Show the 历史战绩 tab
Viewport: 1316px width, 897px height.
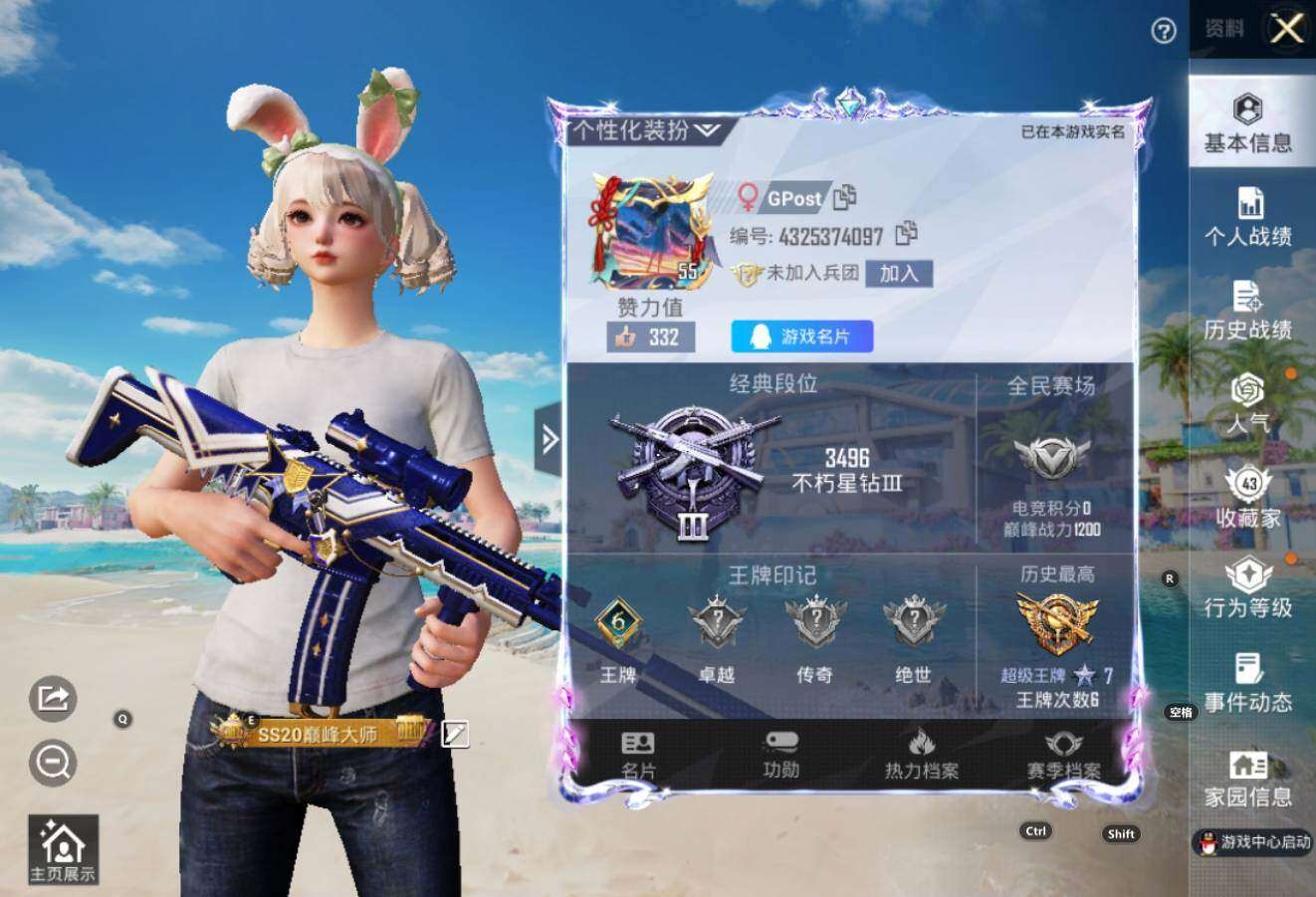click(x=1247, y=311)
